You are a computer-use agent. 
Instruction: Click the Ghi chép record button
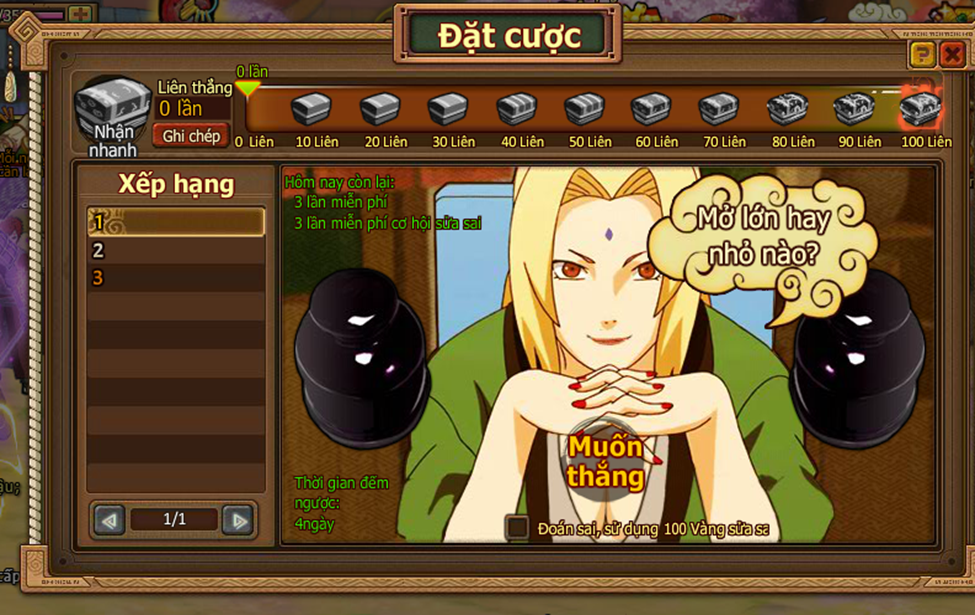[x=191, y=136]
